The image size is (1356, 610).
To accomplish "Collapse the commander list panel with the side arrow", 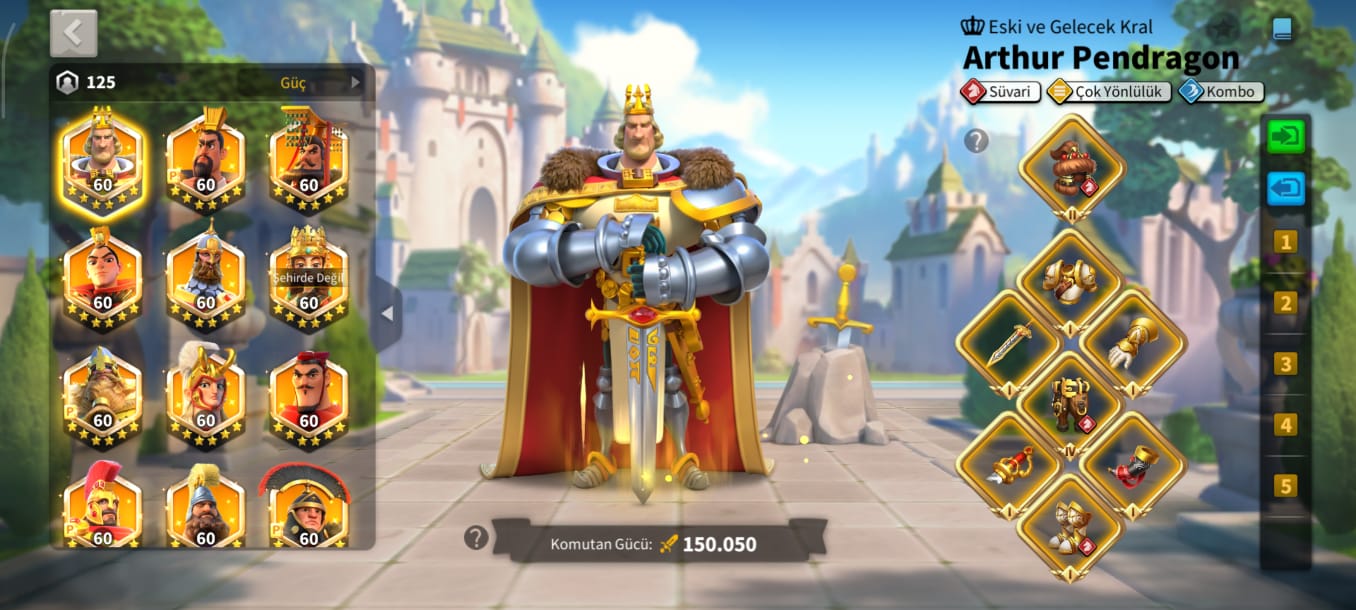I will (x=387, y=314).
